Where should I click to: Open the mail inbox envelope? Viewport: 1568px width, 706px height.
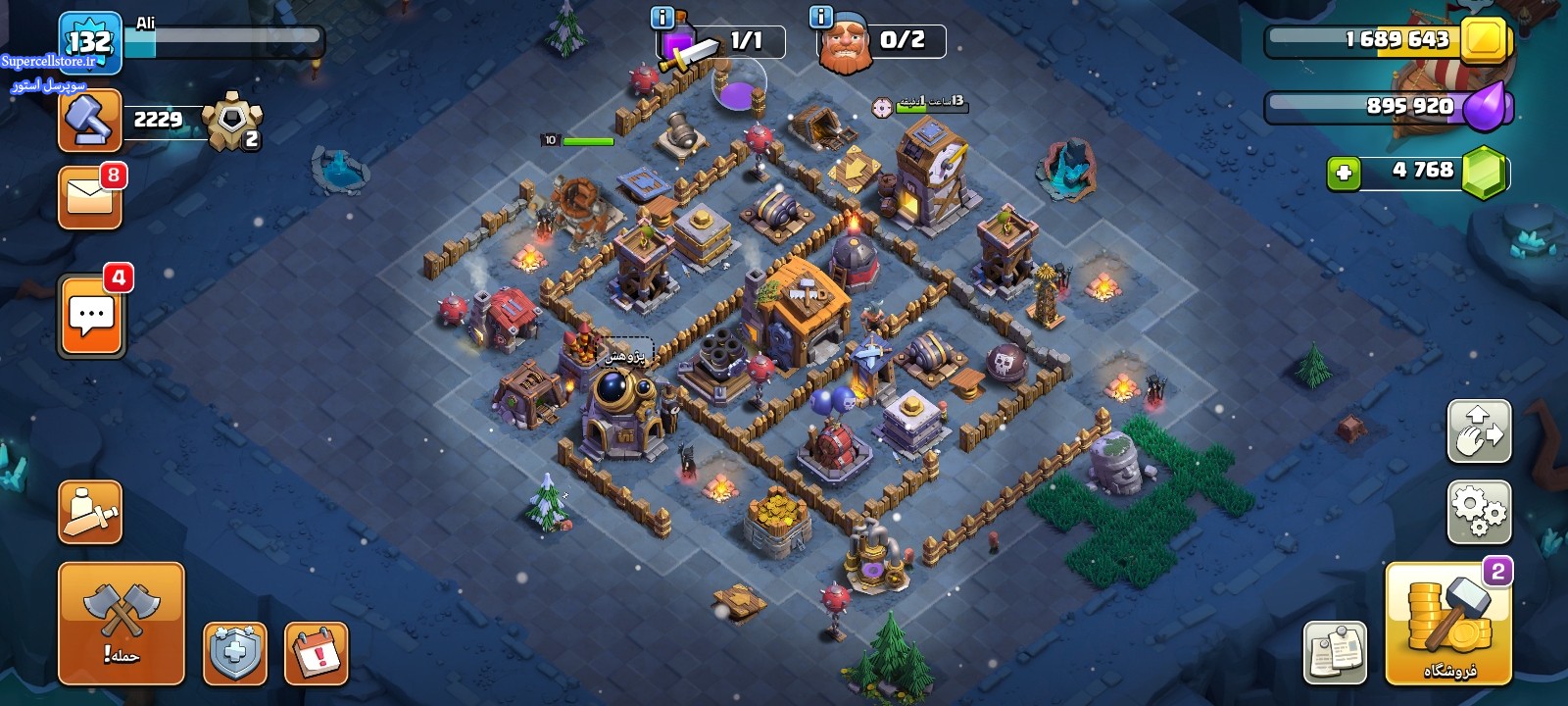coord(90,197)
